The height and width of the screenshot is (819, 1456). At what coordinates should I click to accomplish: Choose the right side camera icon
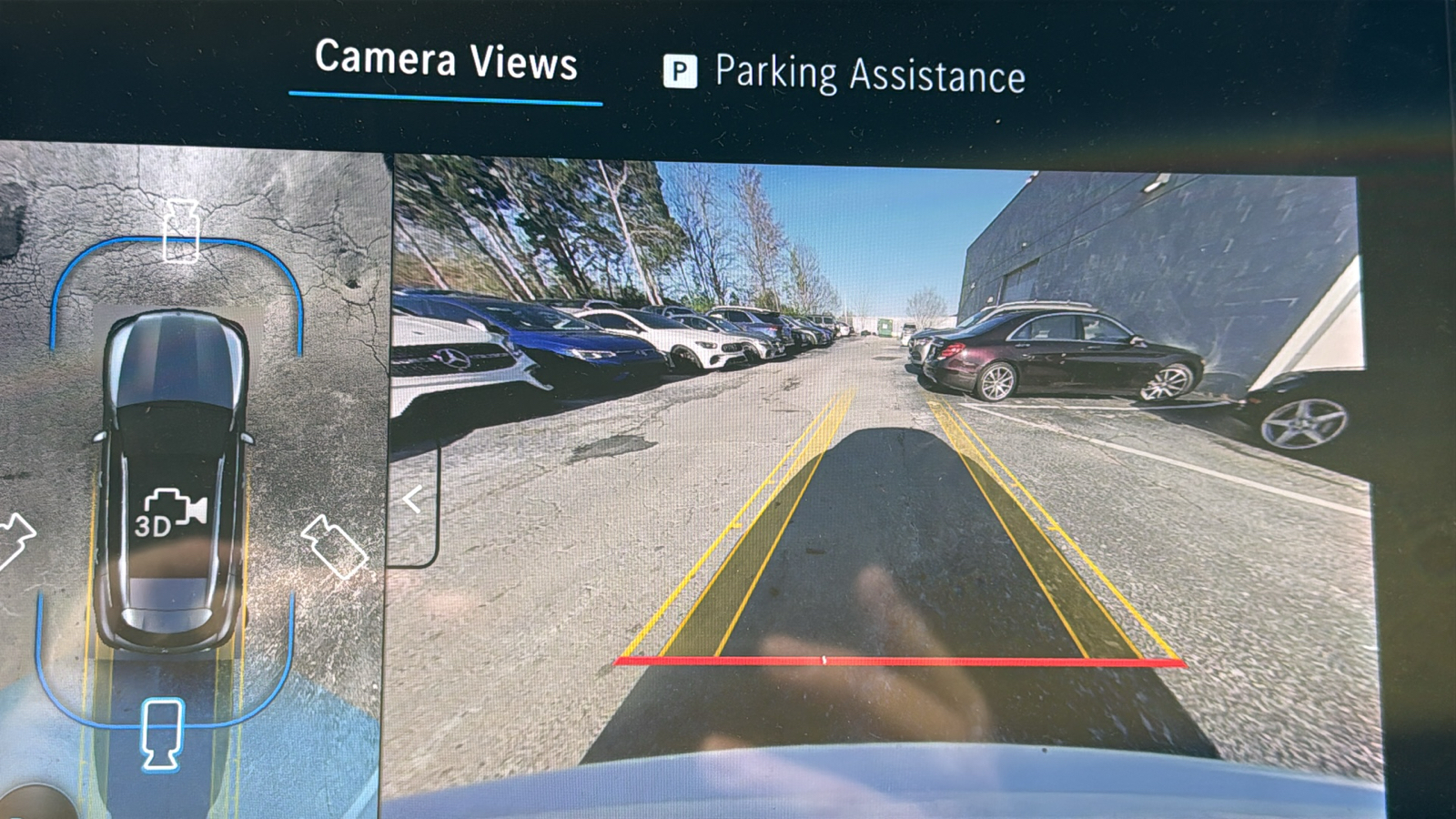click(334, 547)
